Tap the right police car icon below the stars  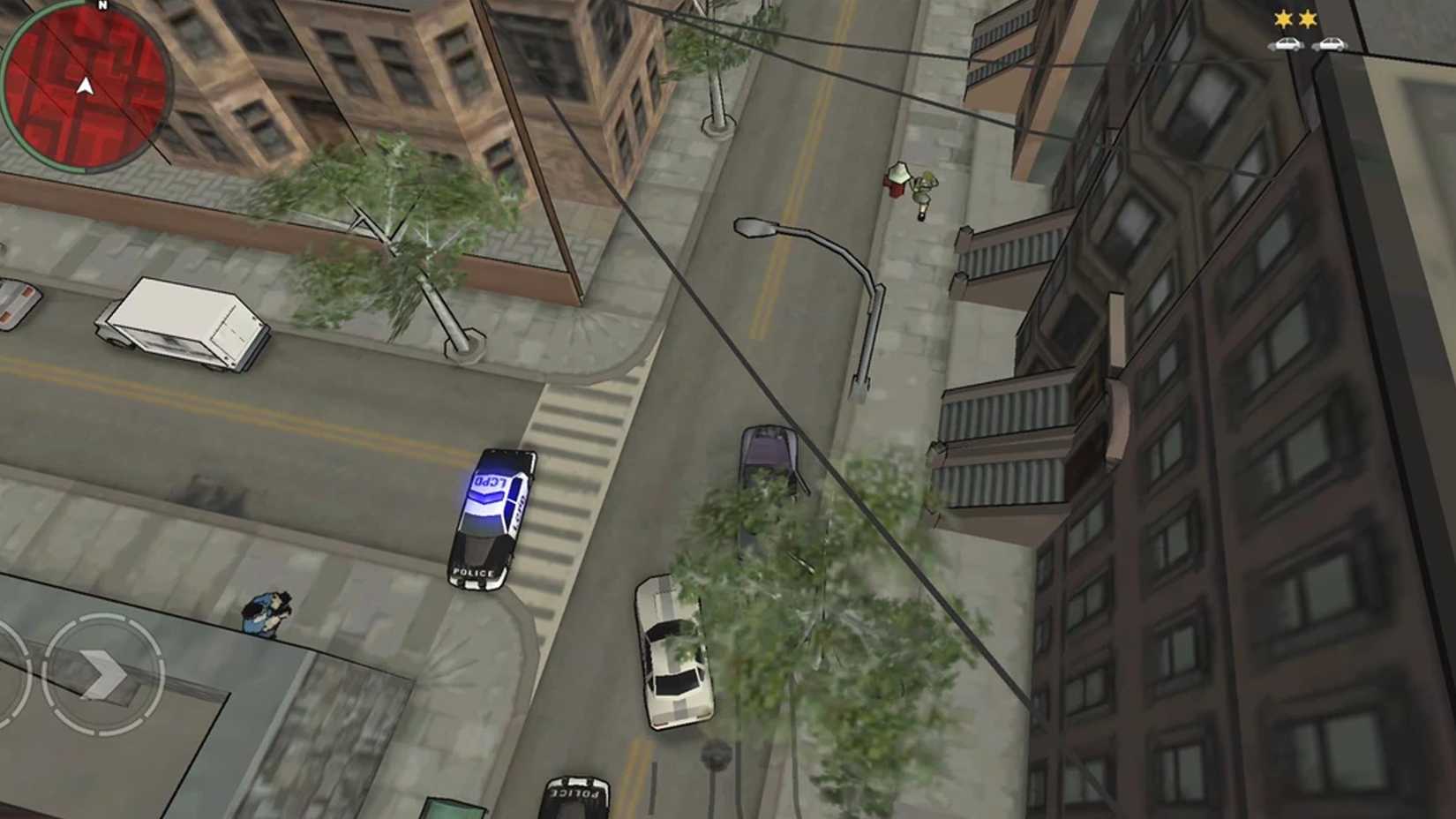pos(1332,42)
